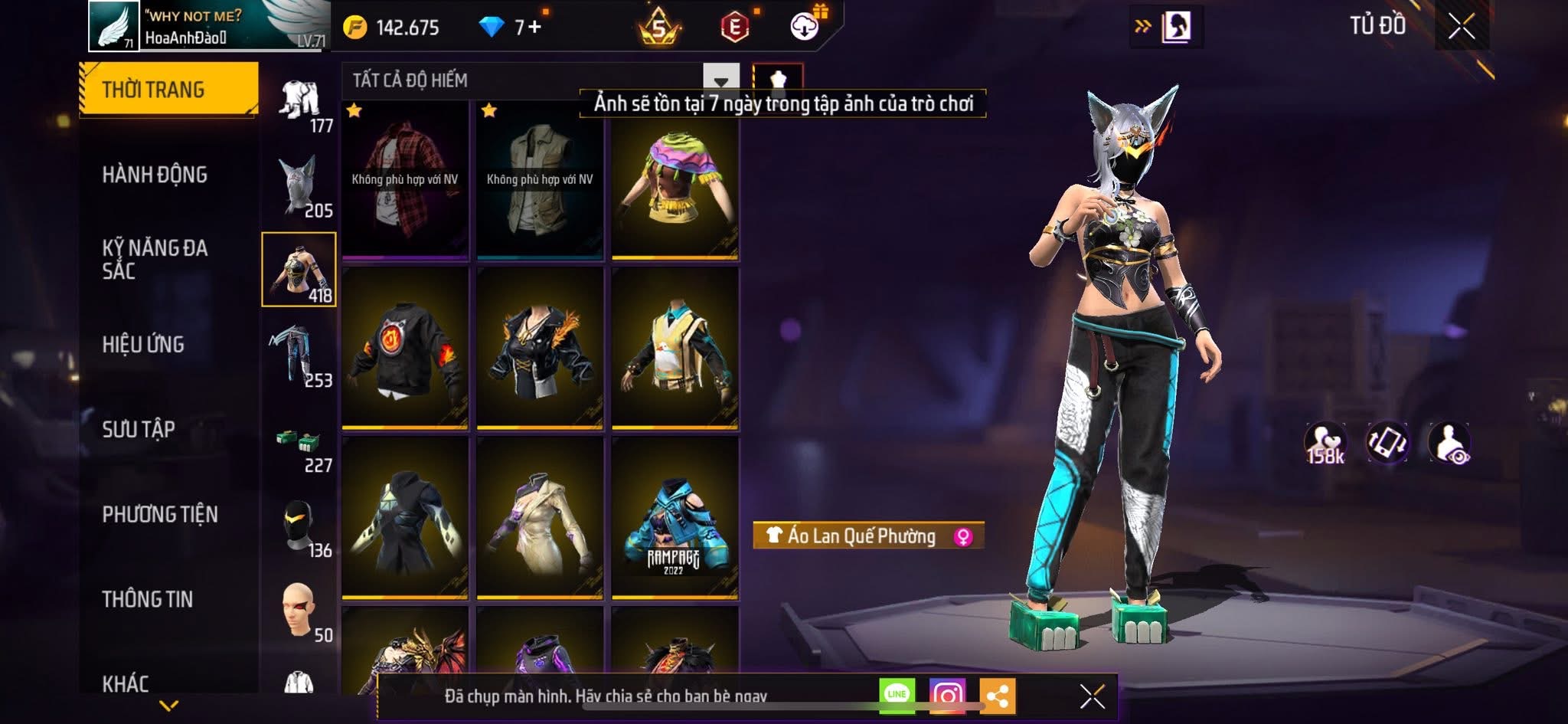Image resolution: width=1568 pixels, height=724 pixels.
Task: Open the Phương Tiện vehicles tab
Action: click(x=160, y=514)
